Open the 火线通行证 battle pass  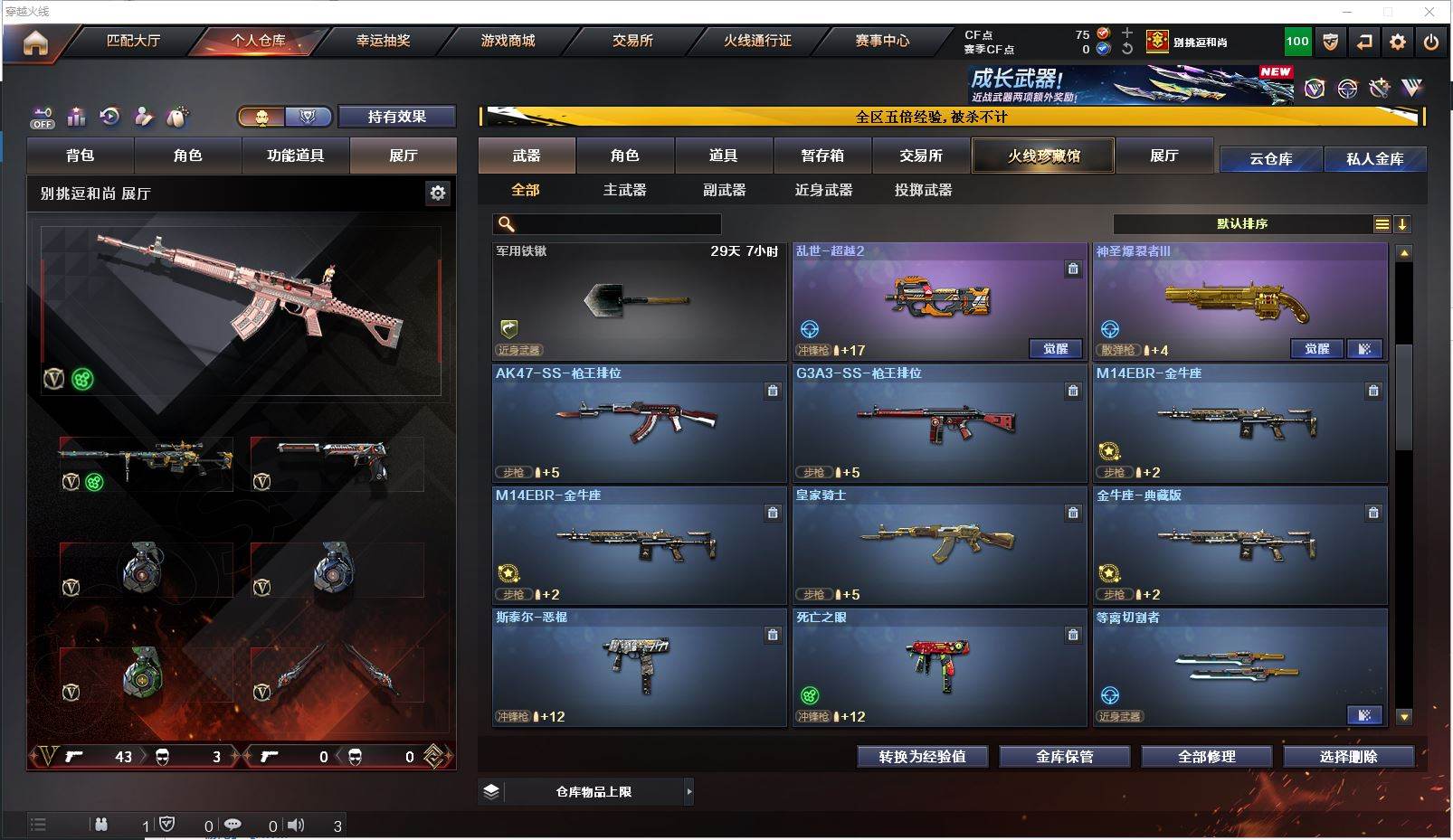[757, 41]
